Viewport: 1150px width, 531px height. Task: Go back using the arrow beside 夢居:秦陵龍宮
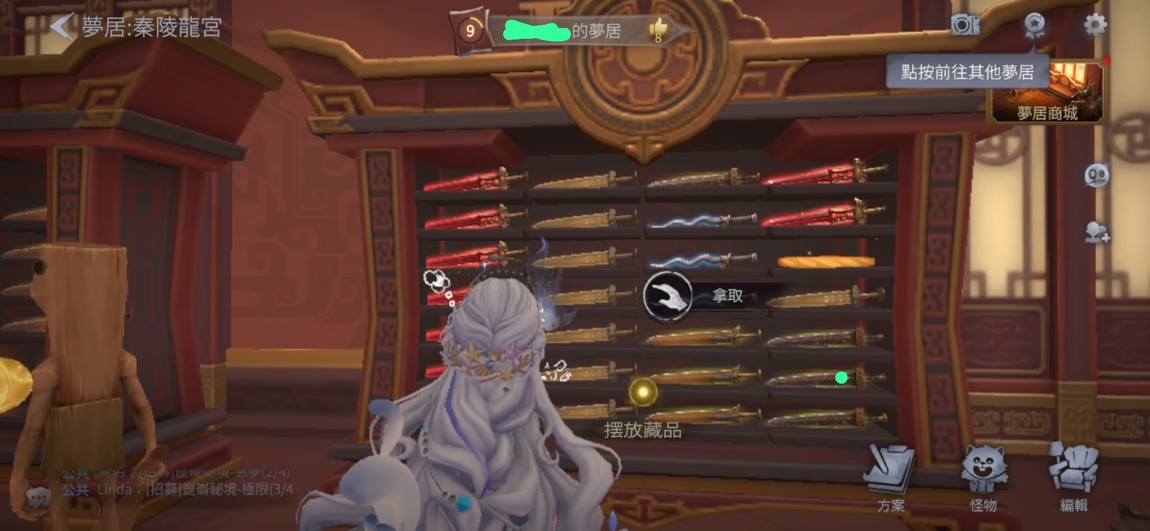pyautogui.click(x=62, y=26)
